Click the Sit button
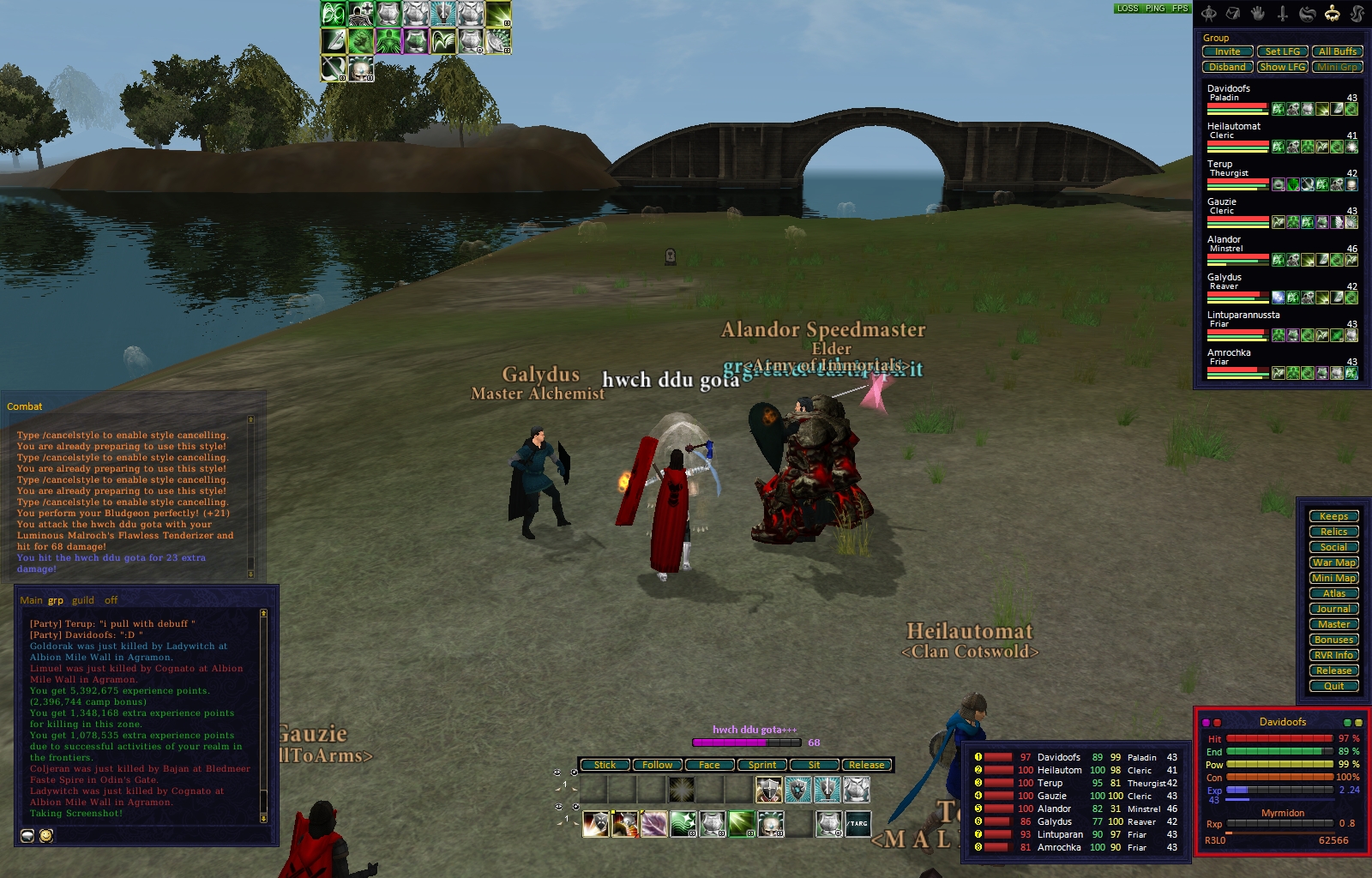The image size is (1372, 878). click(x=814, y=765)
